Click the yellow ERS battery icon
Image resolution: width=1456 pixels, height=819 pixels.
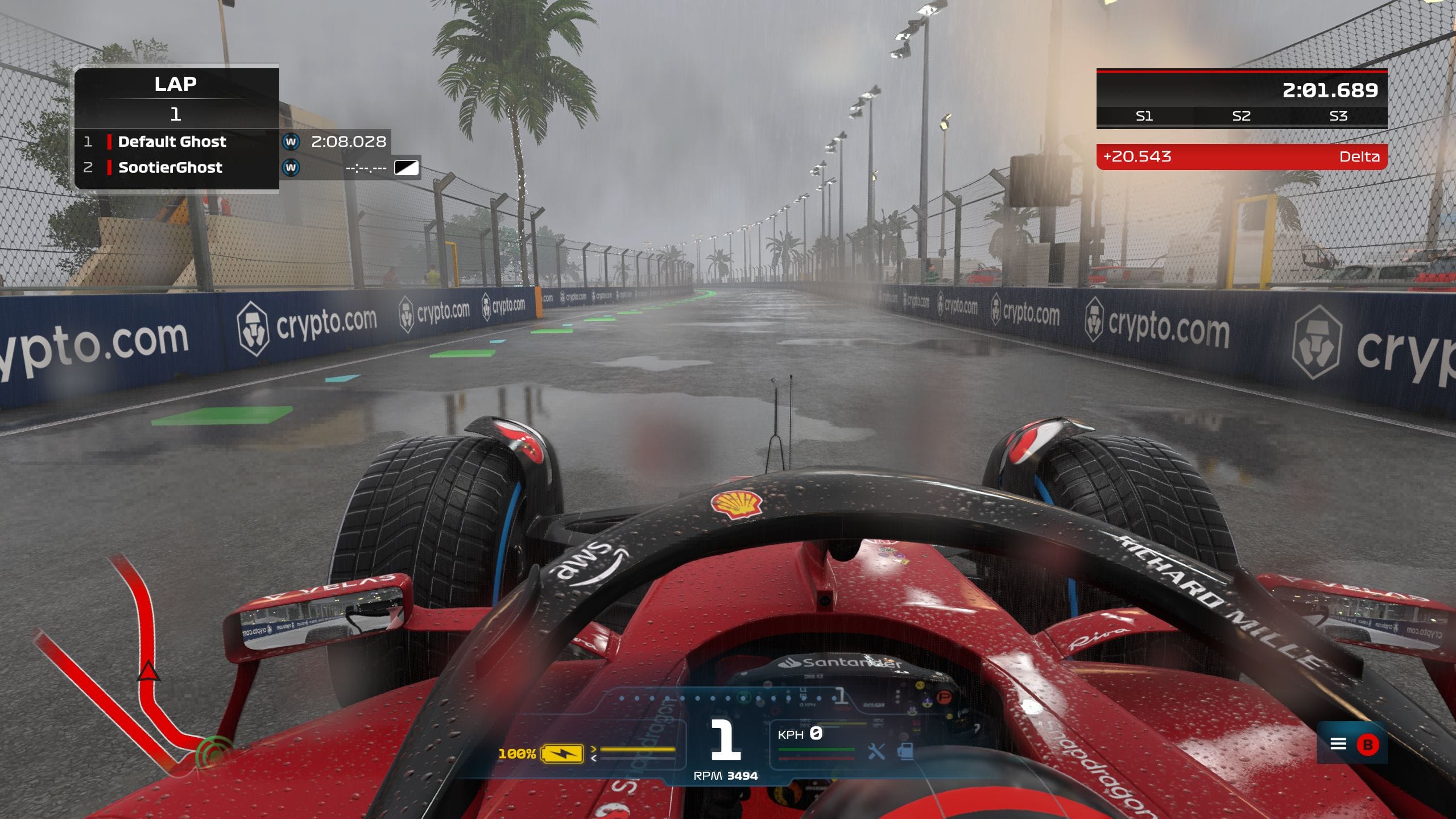pos(562,754)
